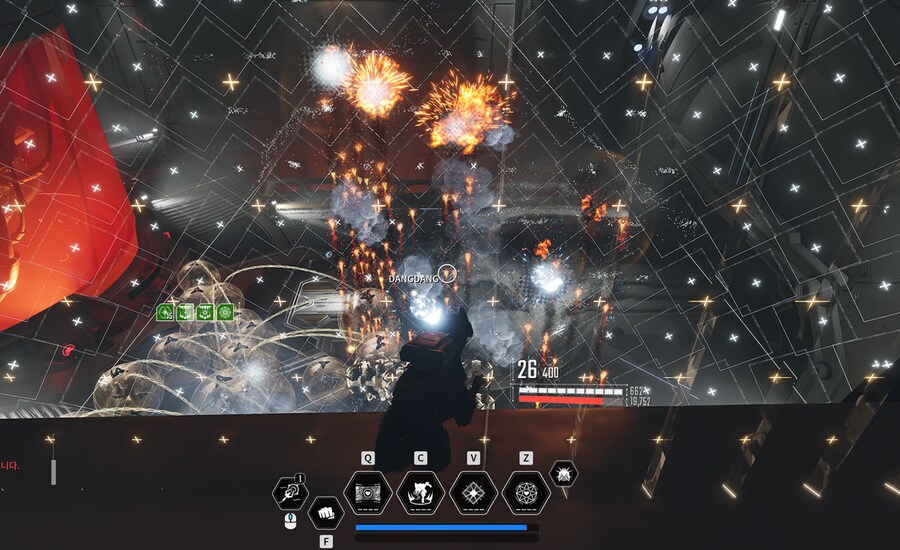Select the fist melee attack icon
Screen dimensions: 900x550
pos(325,514)
